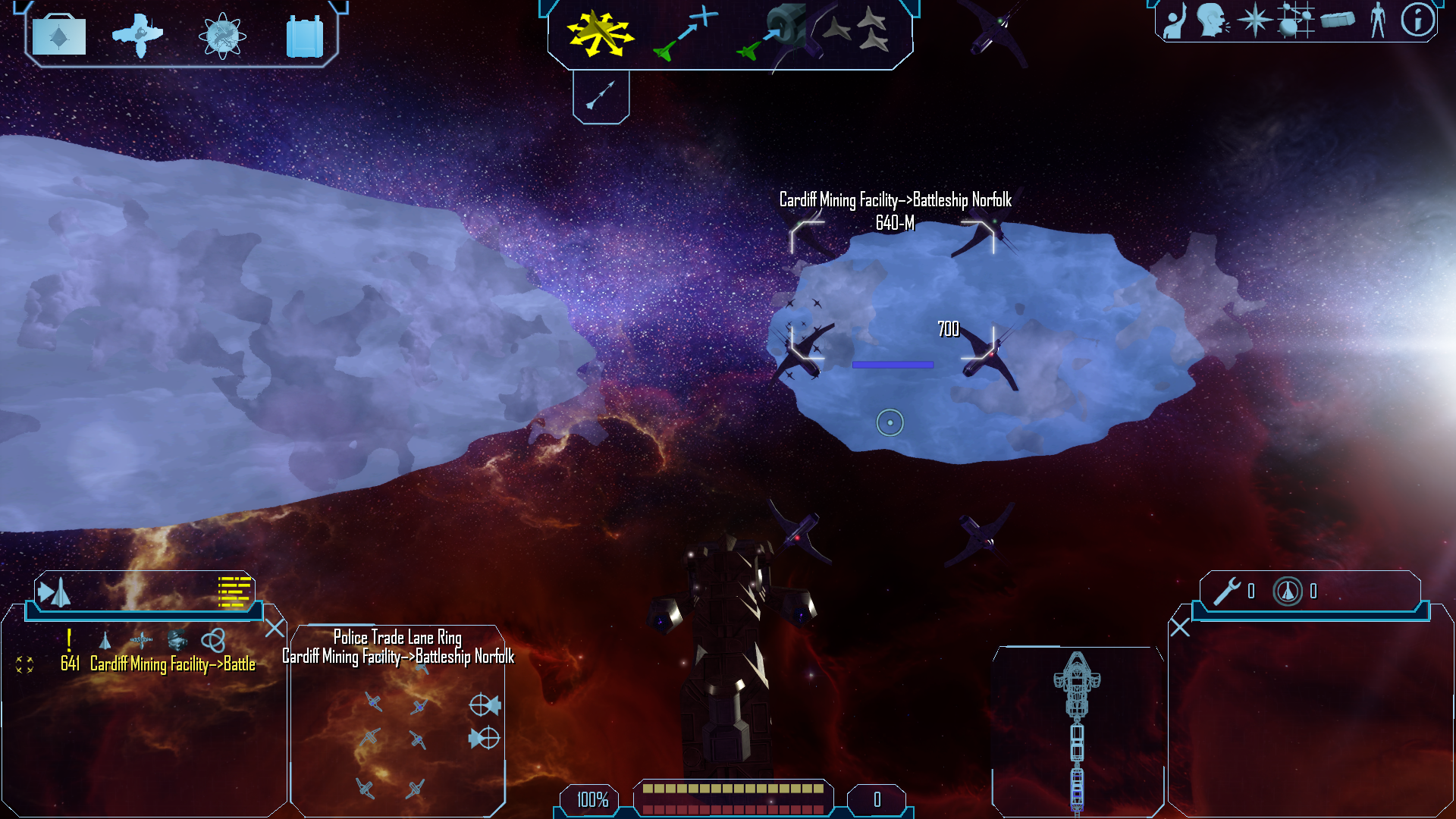This screenshot has width=1456, height=819.
Task: Activate the yellow free-flight arrows maneuver
Action: [600, 33]
